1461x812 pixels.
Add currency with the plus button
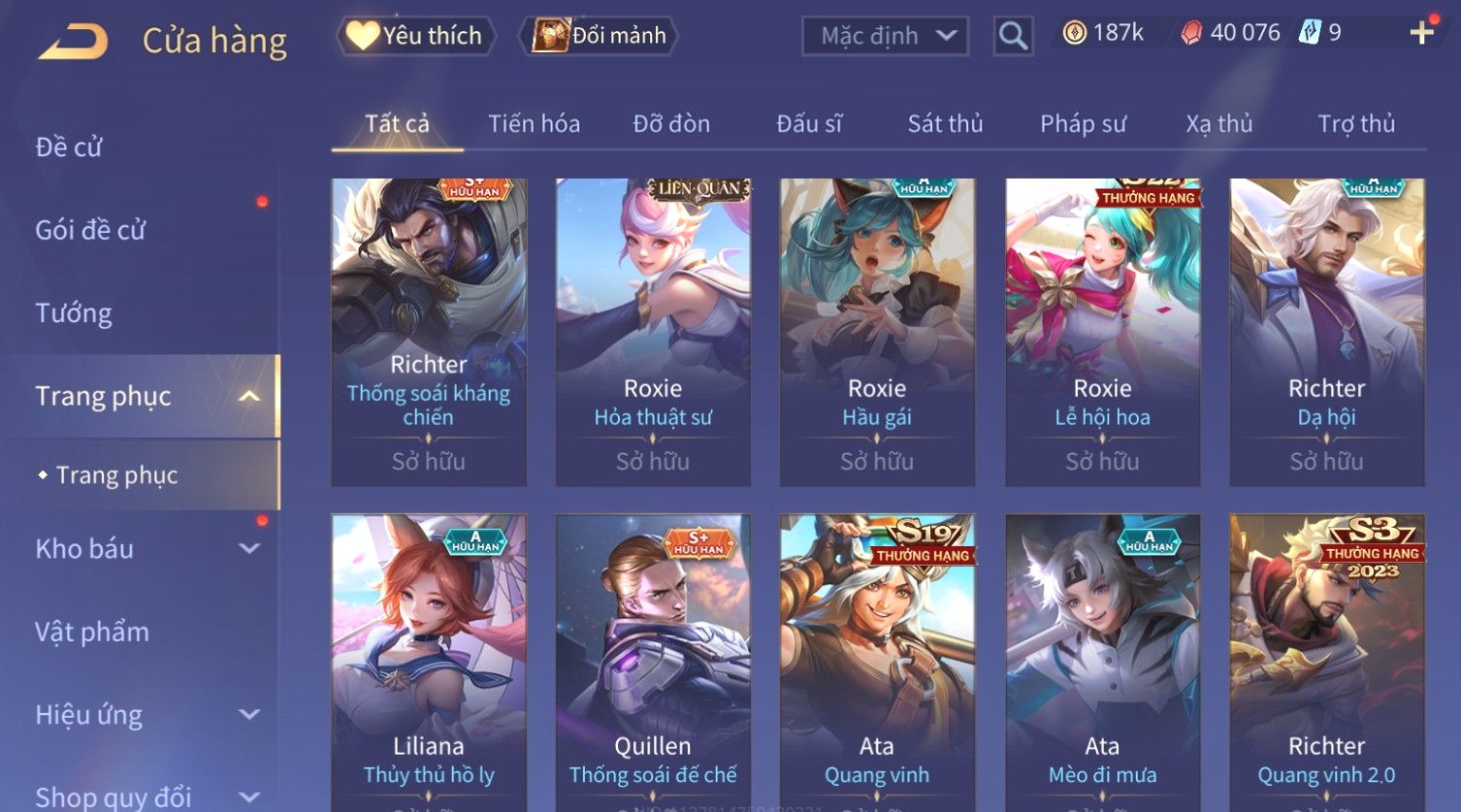(1421, 33)
